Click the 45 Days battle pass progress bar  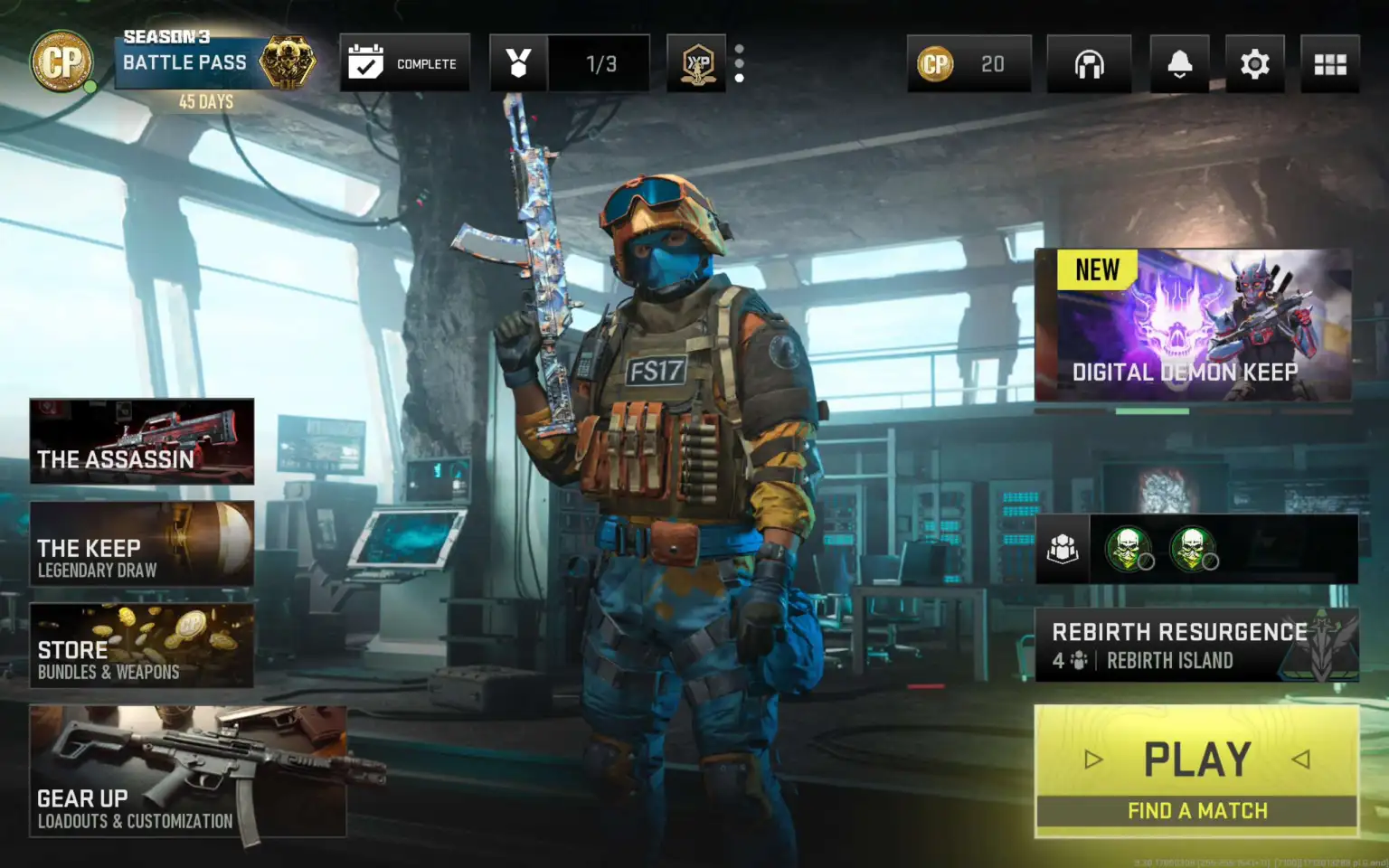pyautogui.click(x=208, y=101)
